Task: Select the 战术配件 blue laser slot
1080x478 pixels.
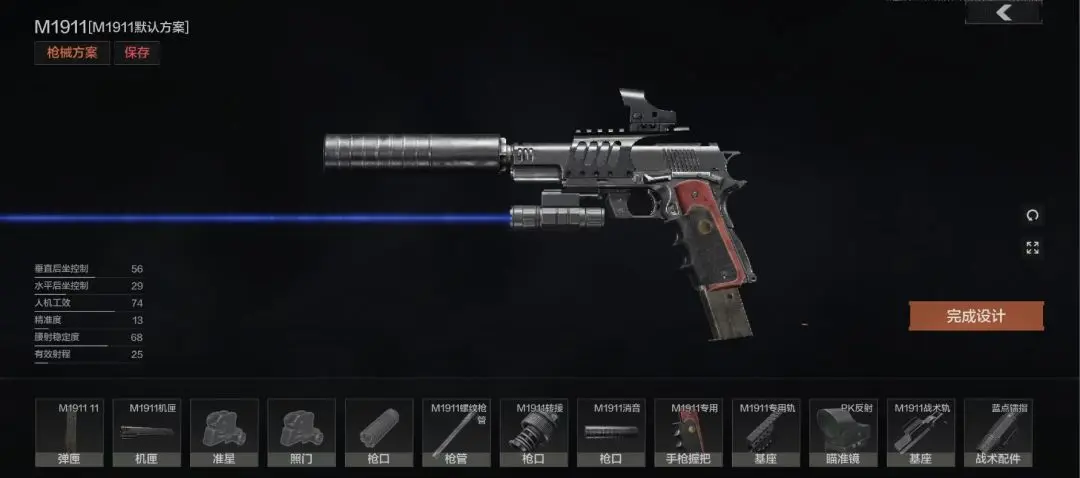Action: point(998,433)
